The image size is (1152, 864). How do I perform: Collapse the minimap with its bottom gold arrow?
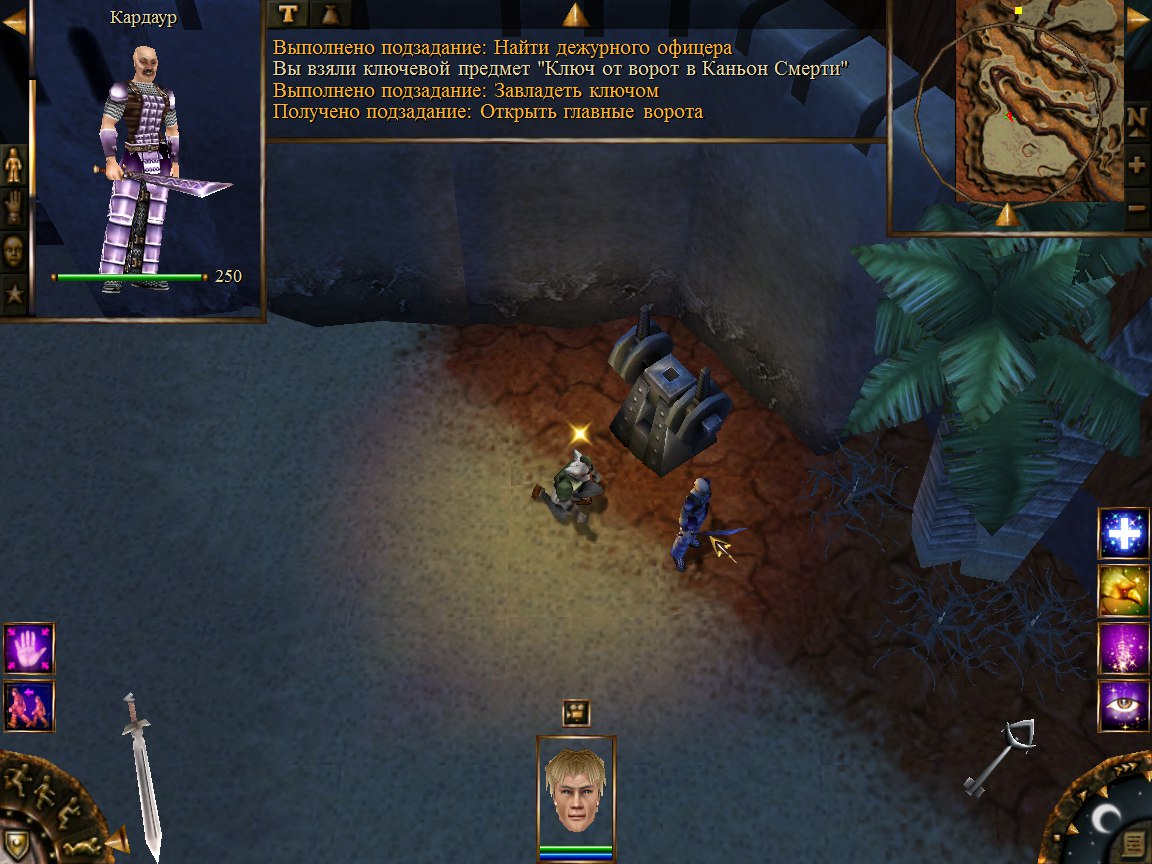click(1007, 216)
